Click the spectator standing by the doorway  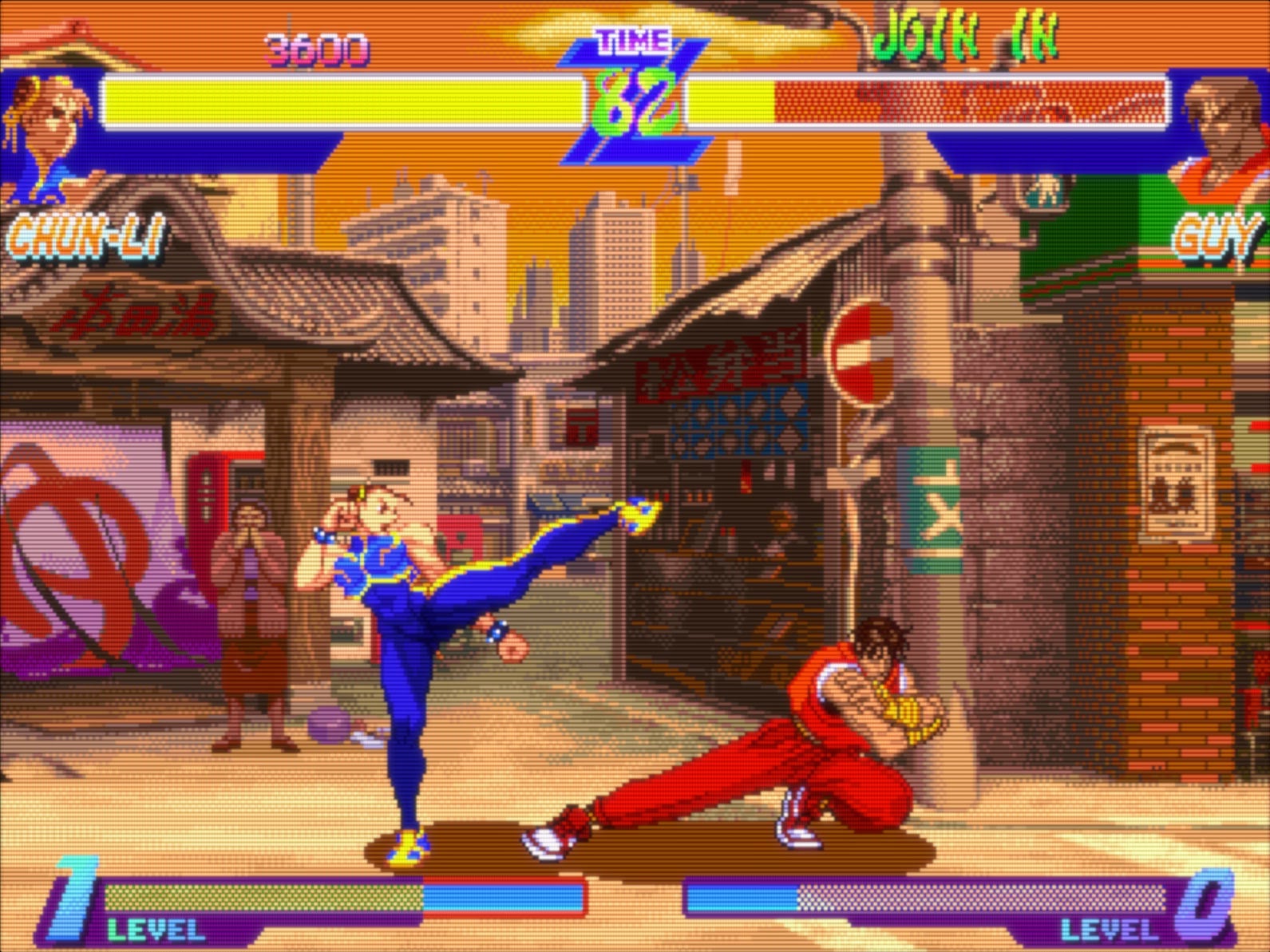coord(247,630)
